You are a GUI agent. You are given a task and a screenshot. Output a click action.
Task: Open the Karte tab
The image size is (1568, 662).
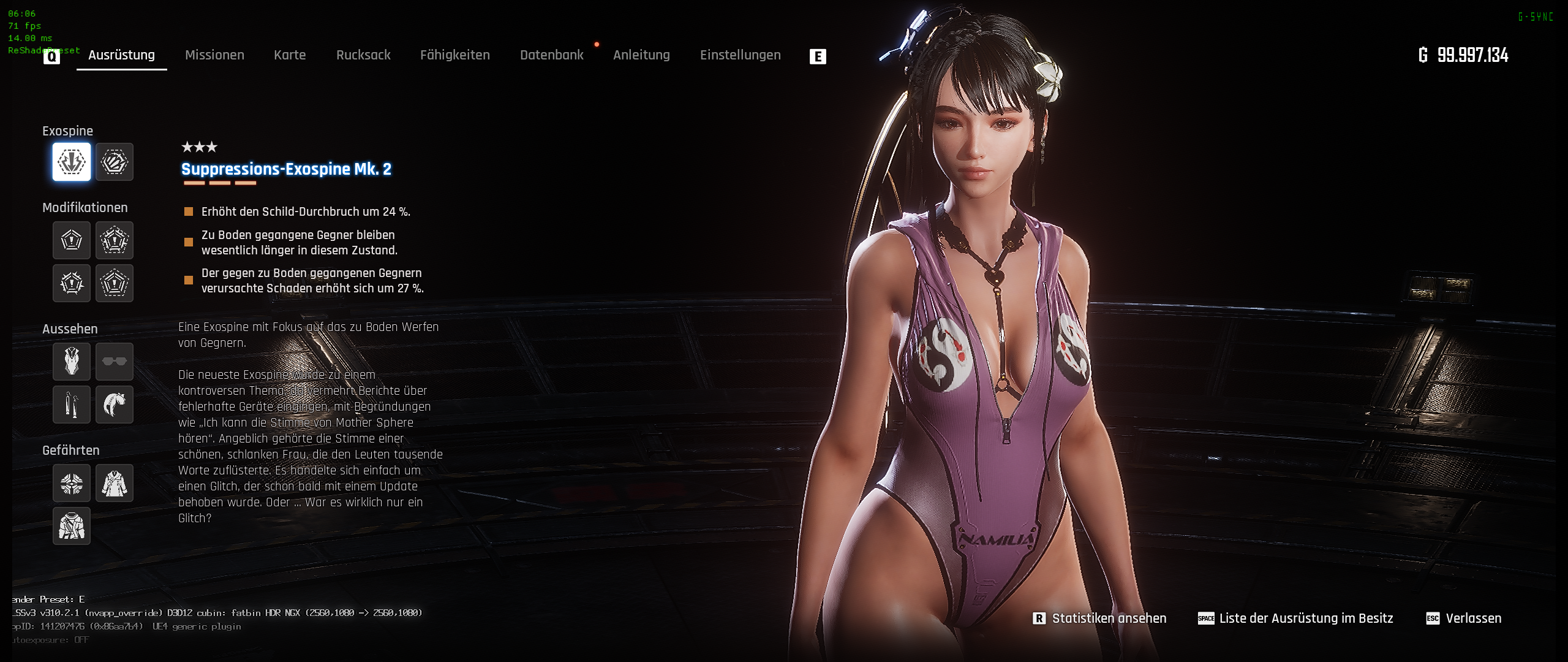(x=290, y=55)
